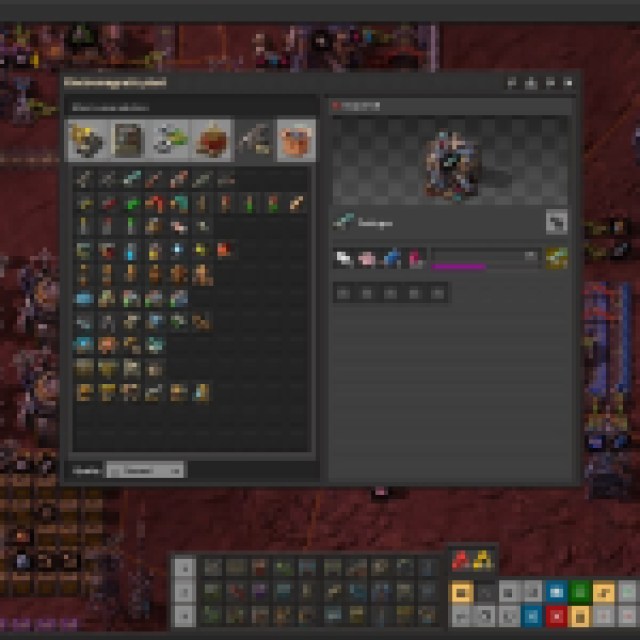Viewport: 640px width, 640px height.
Task: Open the dropdown below the recipe grid
Action: 146,469
